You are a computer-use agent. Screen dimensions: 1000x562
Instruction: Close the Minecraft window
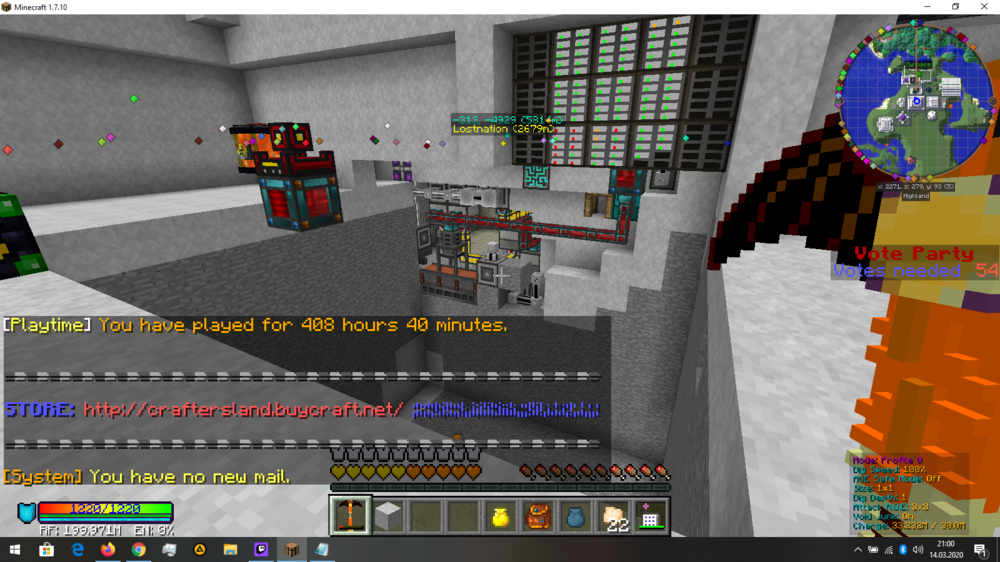(x=984, y=7)
